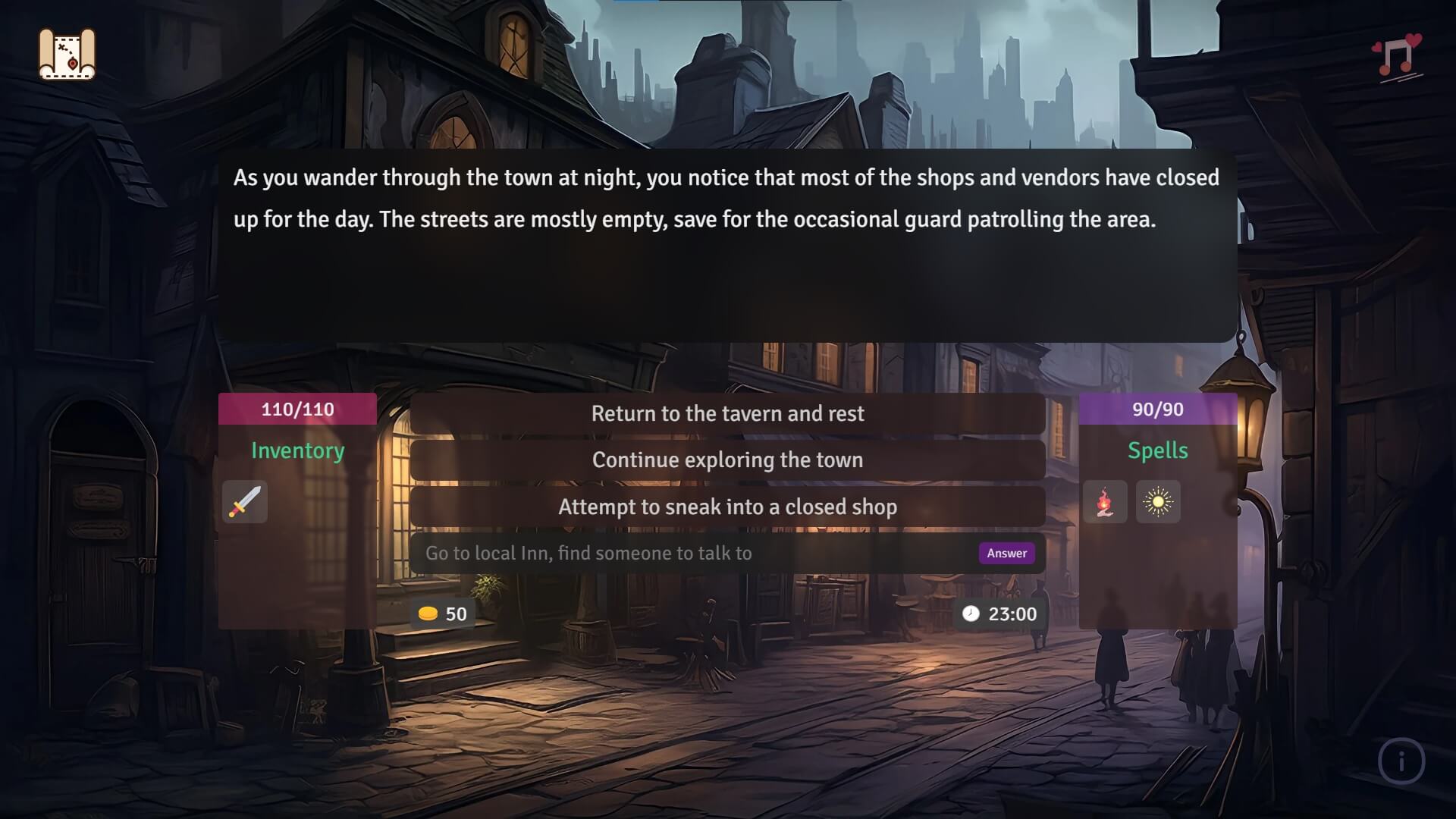Pick "Attempt to sneak into a closed shop"

(x=727, y=507)
